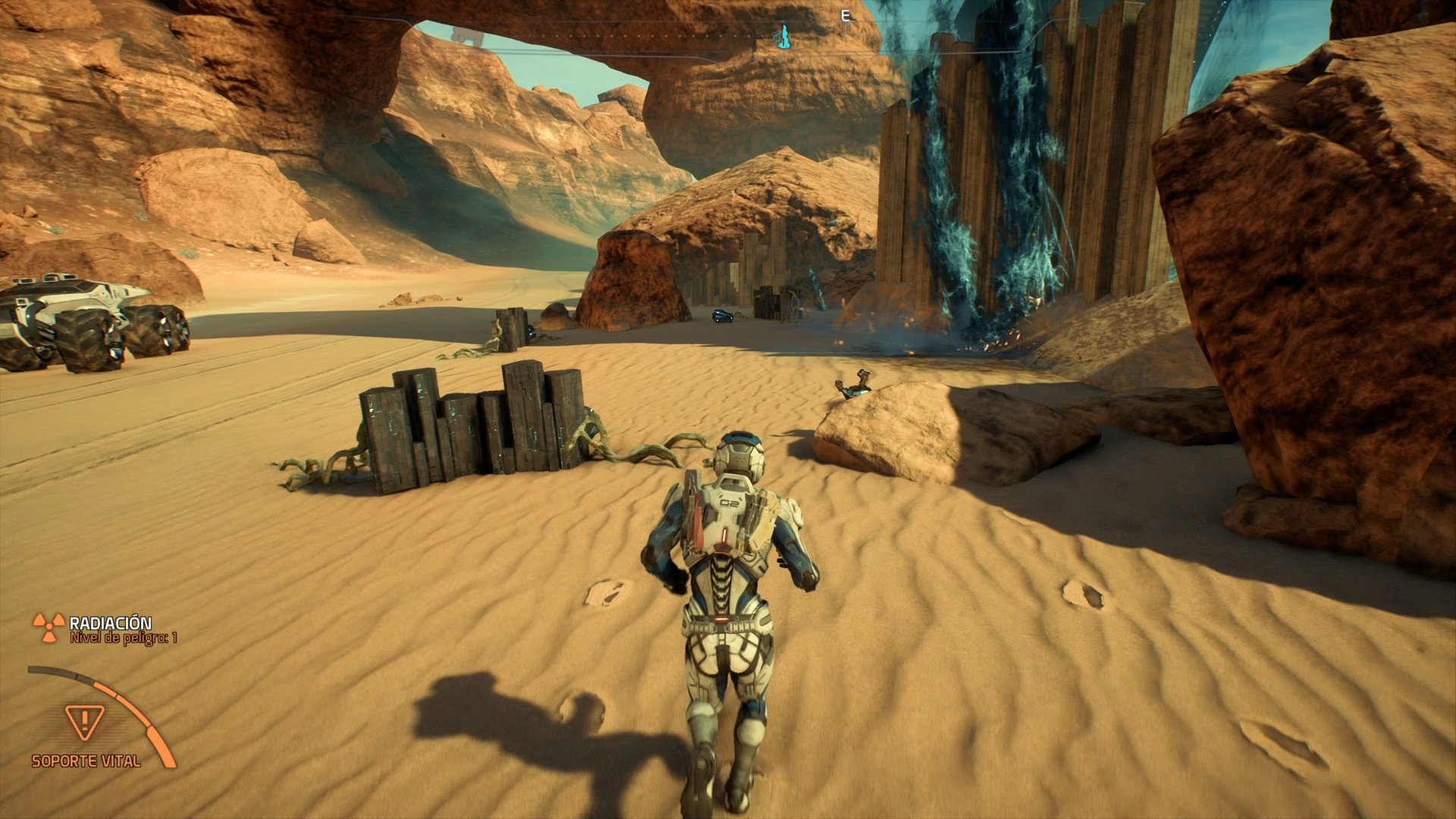
Task: Click the blue container near the cave entrance
Action: pyautogui.click(x=722, y=315)
